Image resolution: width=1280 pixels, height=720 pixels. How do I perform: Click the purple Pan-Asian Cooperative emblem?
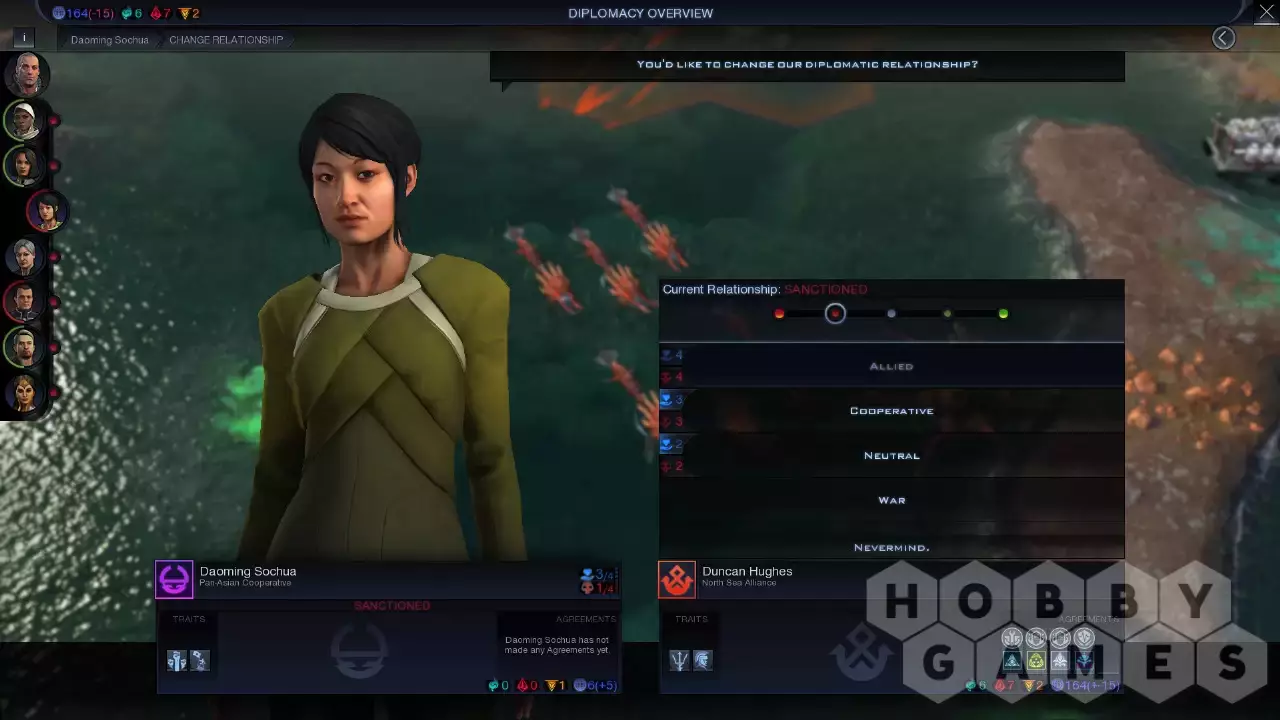pyautogui.click(x=174, y=579)
